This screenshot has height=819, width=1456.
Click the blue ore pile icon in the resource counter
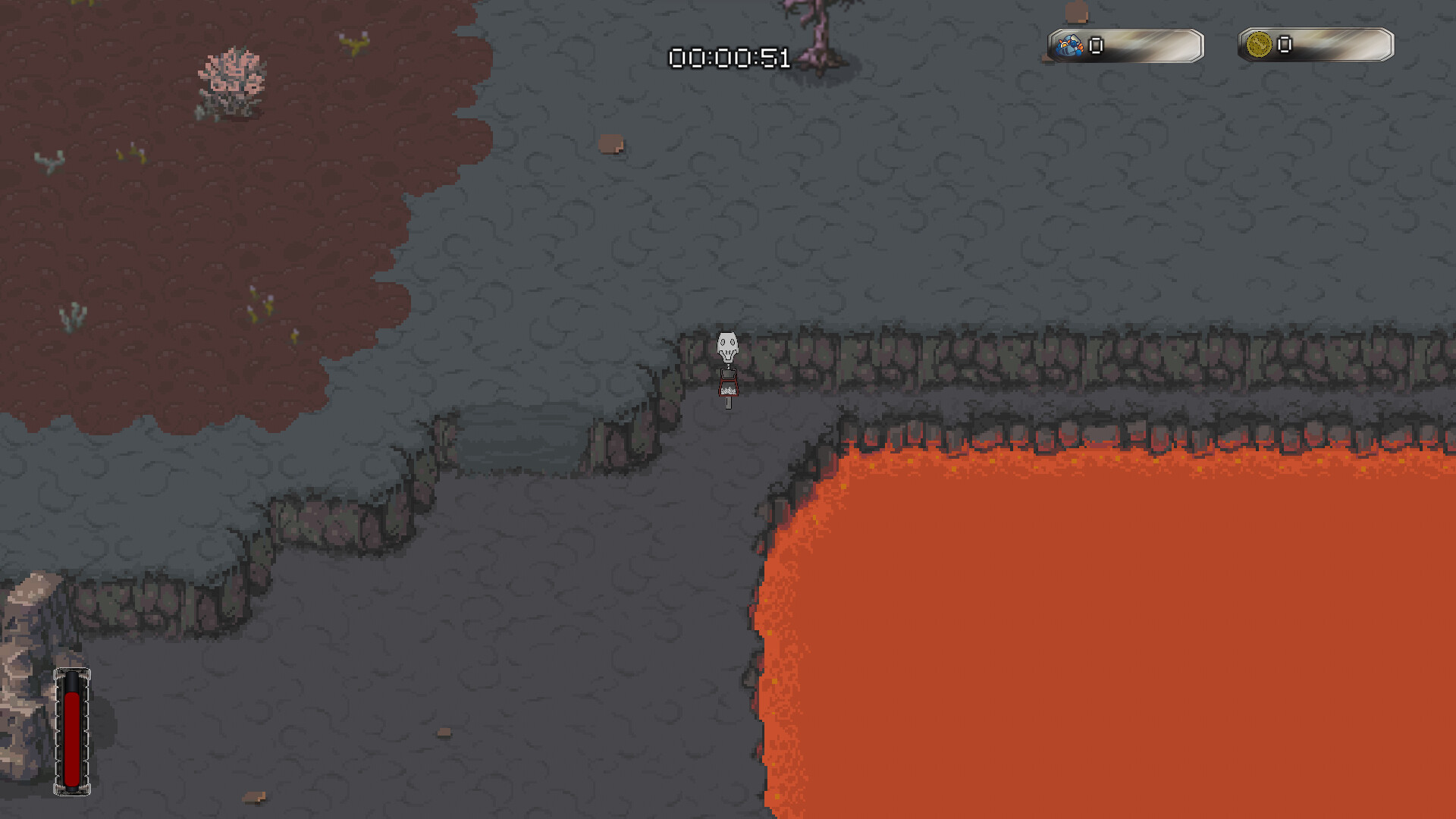coord(1069,45)
